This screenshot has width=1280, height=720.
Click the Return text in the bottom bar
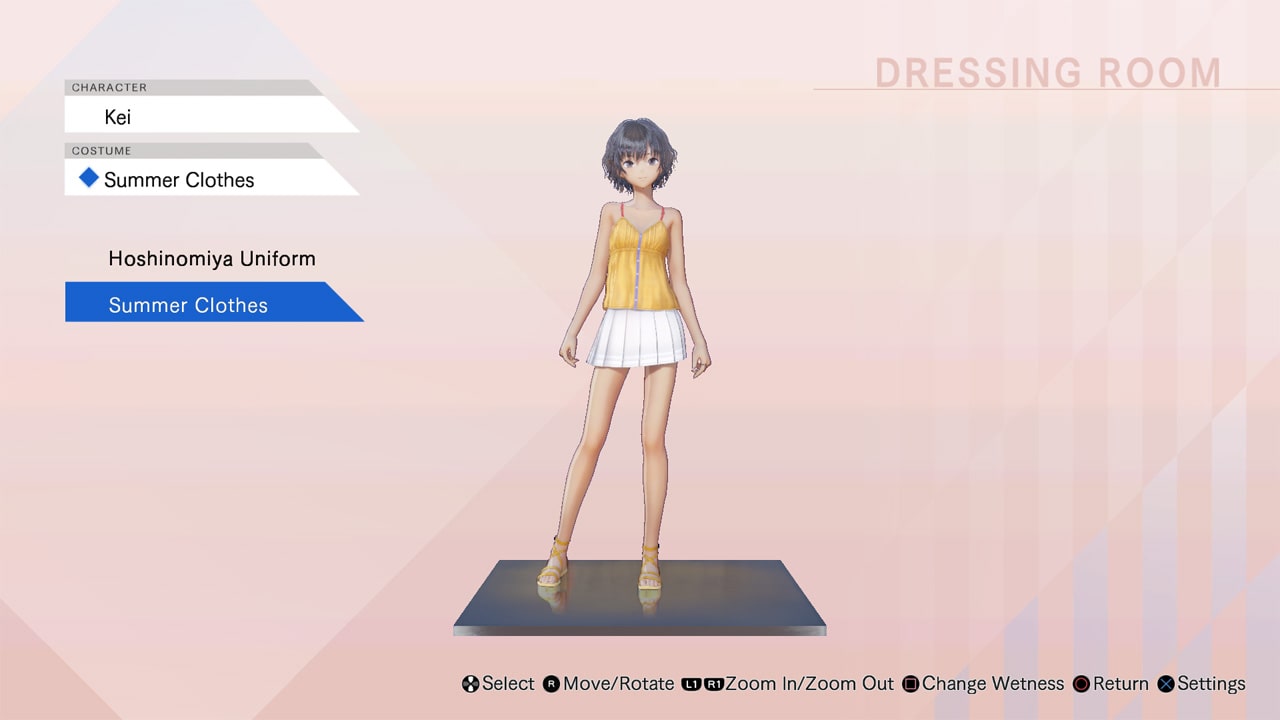tap(1120, 684)
